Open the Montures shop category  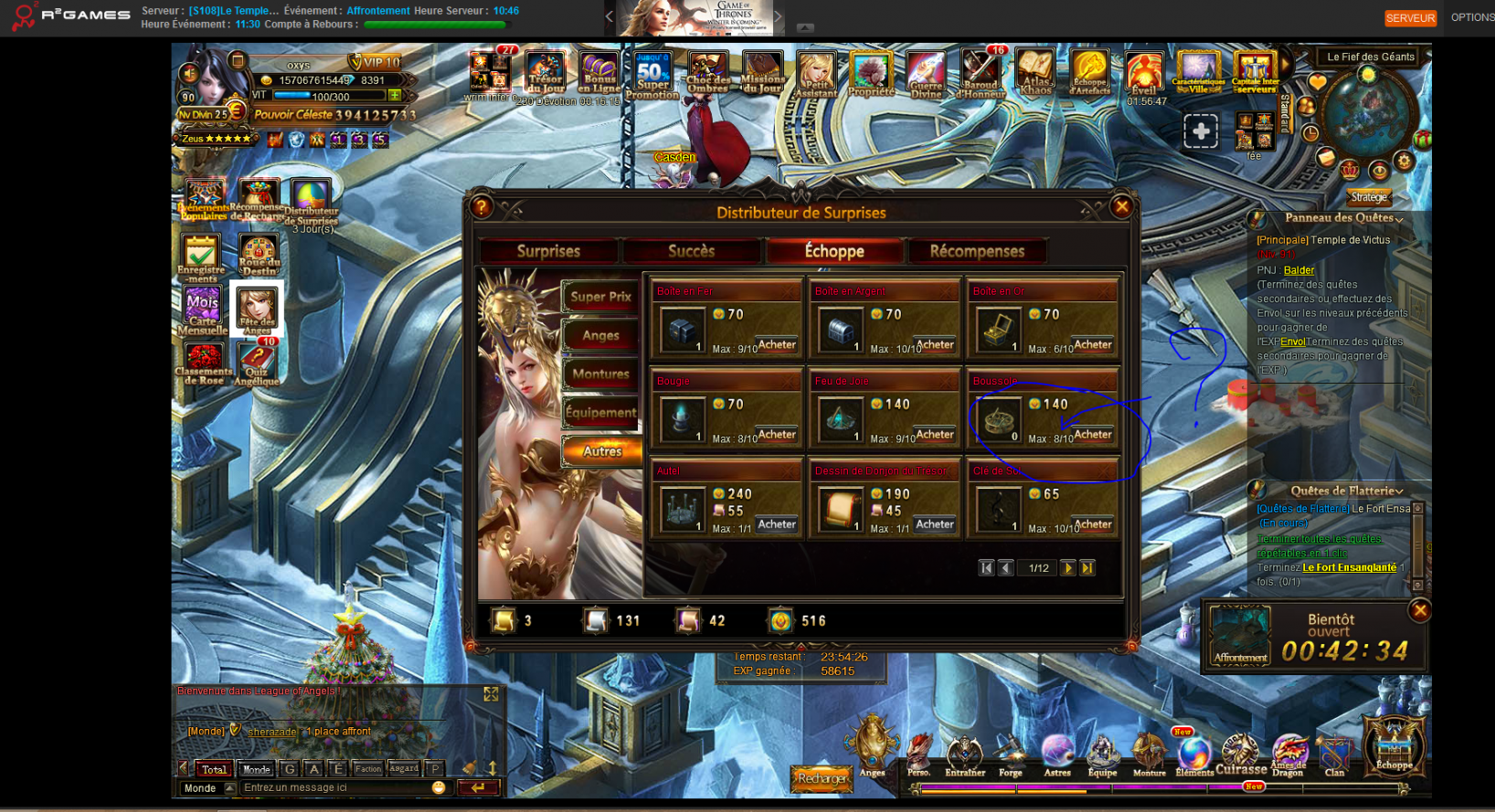(x=600, y=374)
